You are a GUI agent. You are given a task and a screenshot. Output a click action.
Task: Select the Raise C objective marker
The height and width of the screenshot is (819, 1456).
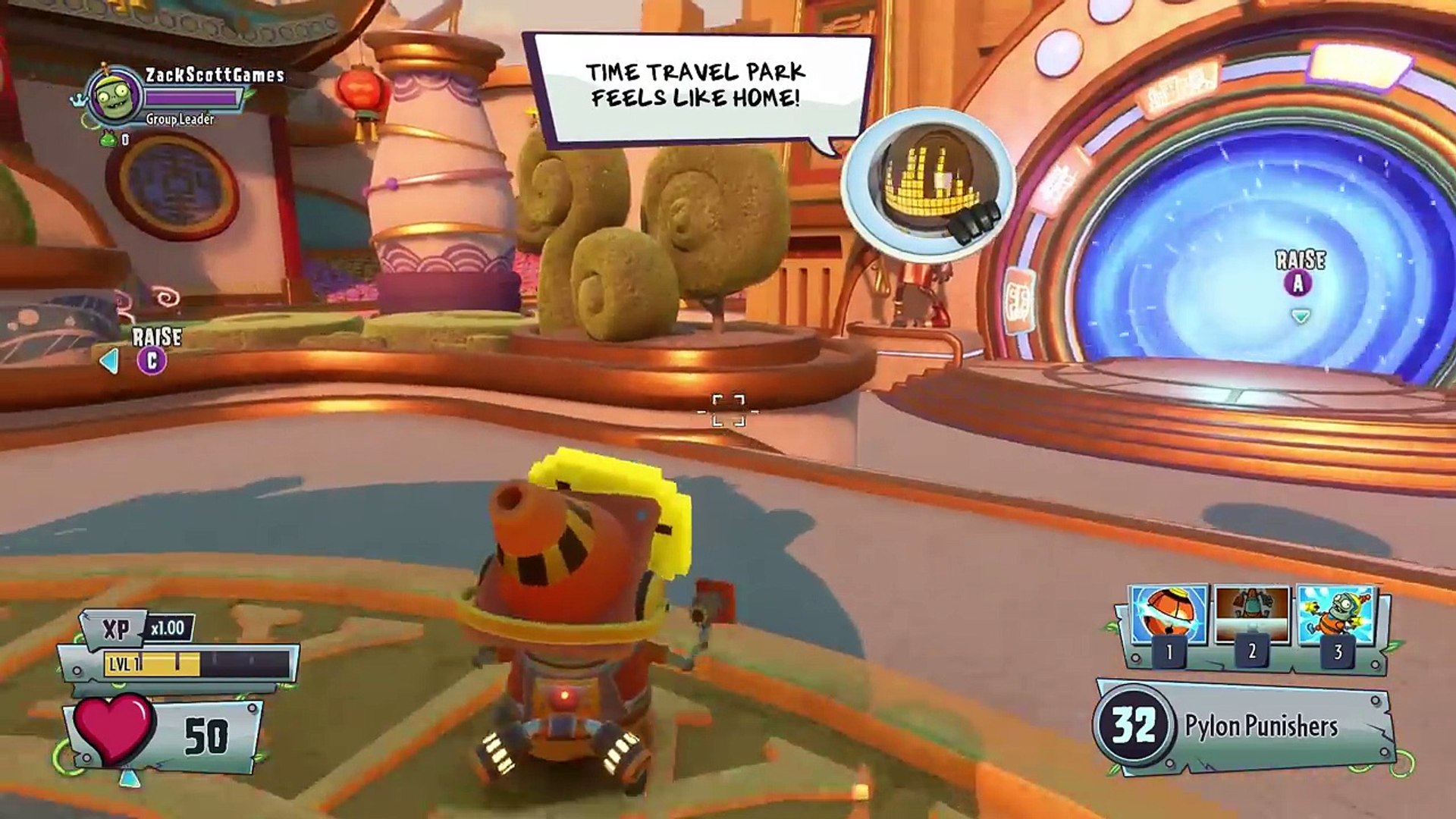coord(152,361)
